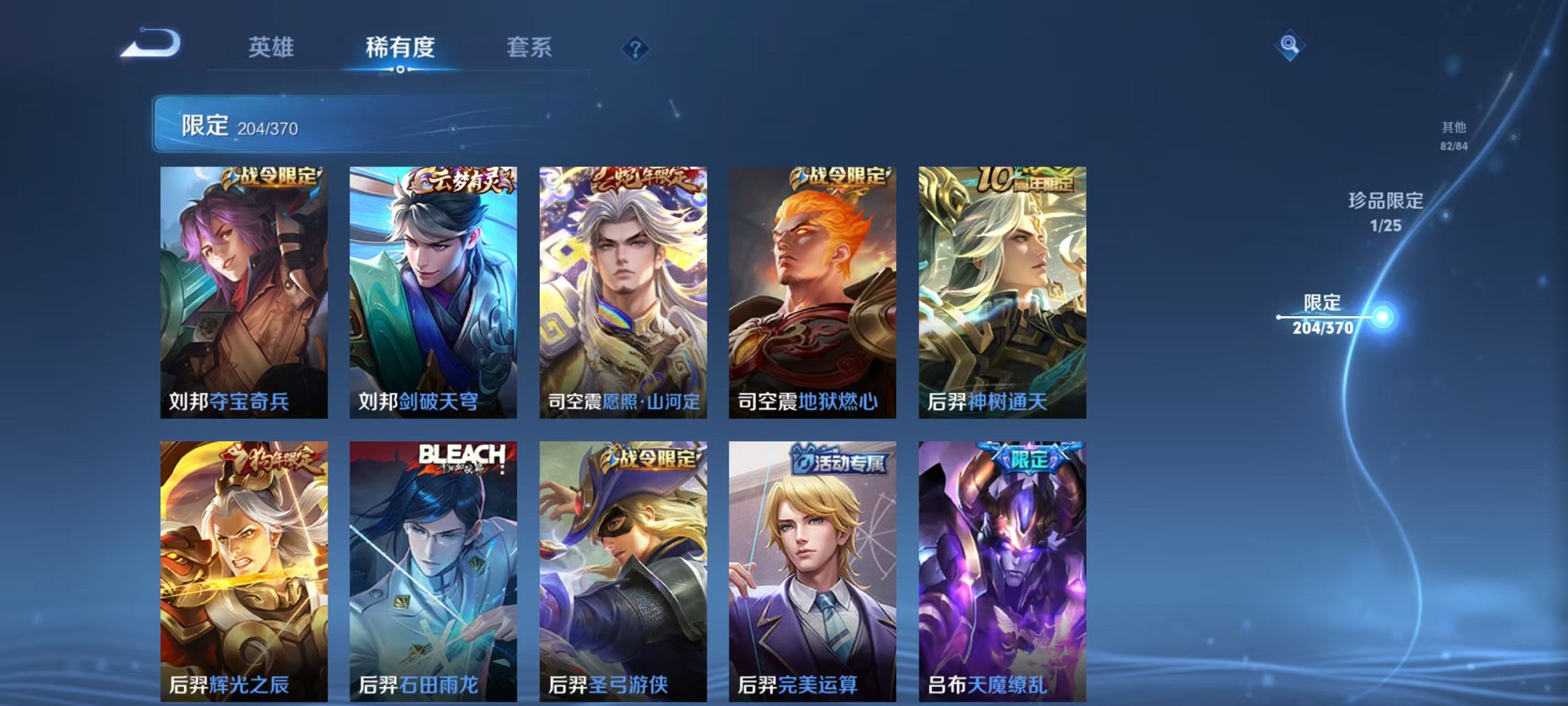Screen dimensions: 1568x706
Task: Switch to the 套系 tab
Action: point(530,47)
